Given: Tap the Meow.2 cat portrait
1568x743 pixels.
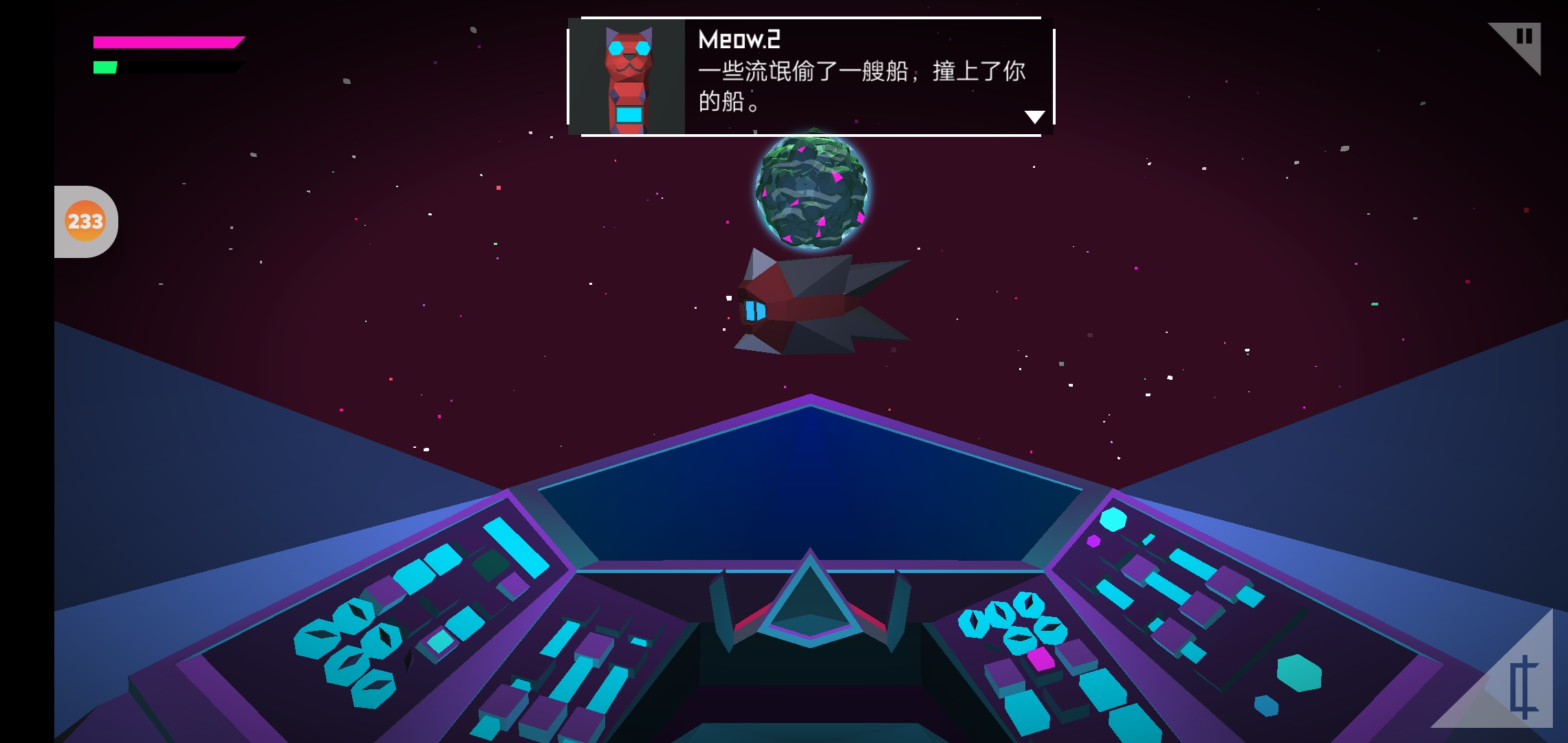Looking at the screenshot, I should pos(629,77).
